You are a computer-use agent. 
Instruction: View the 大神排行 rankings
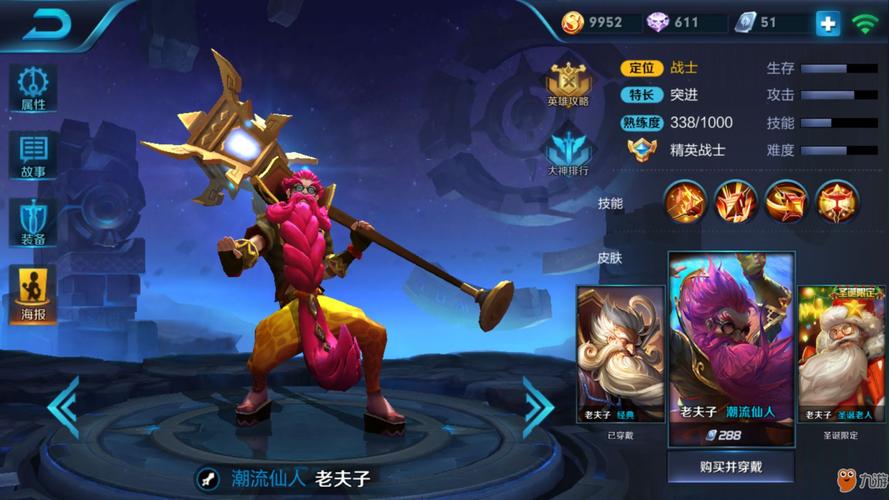click(x=568, y=150)
